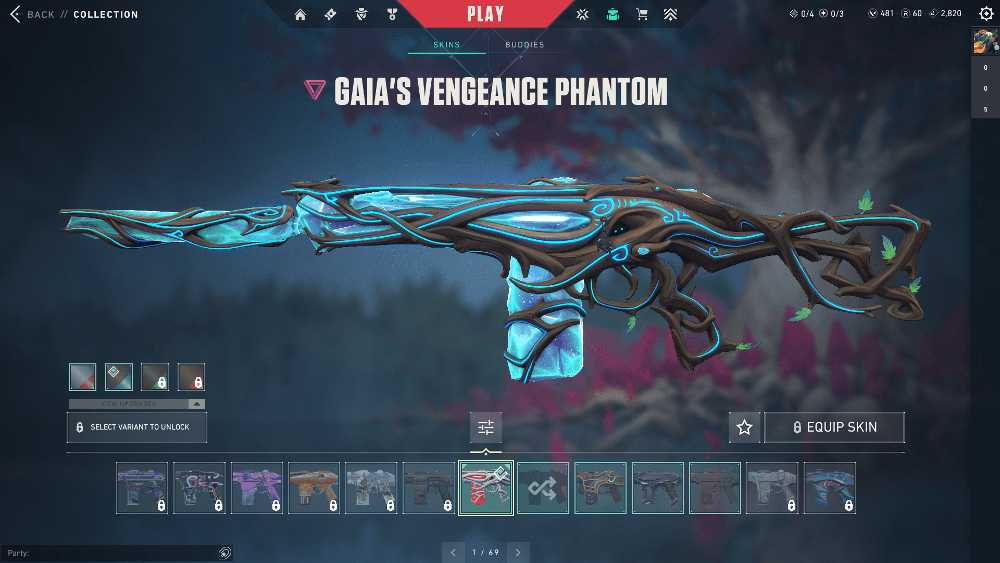The height and width of the screenshot is (563, 1000).
Task: Switch to the Buddies tab
Action: [524, 45]
